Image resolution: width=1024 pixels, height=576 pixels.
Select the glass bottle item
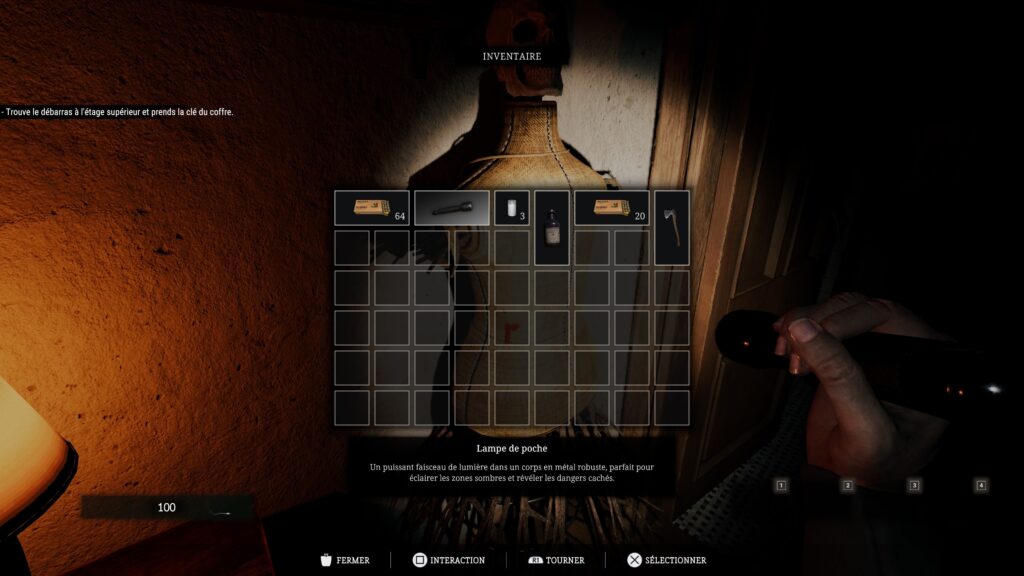552,228
